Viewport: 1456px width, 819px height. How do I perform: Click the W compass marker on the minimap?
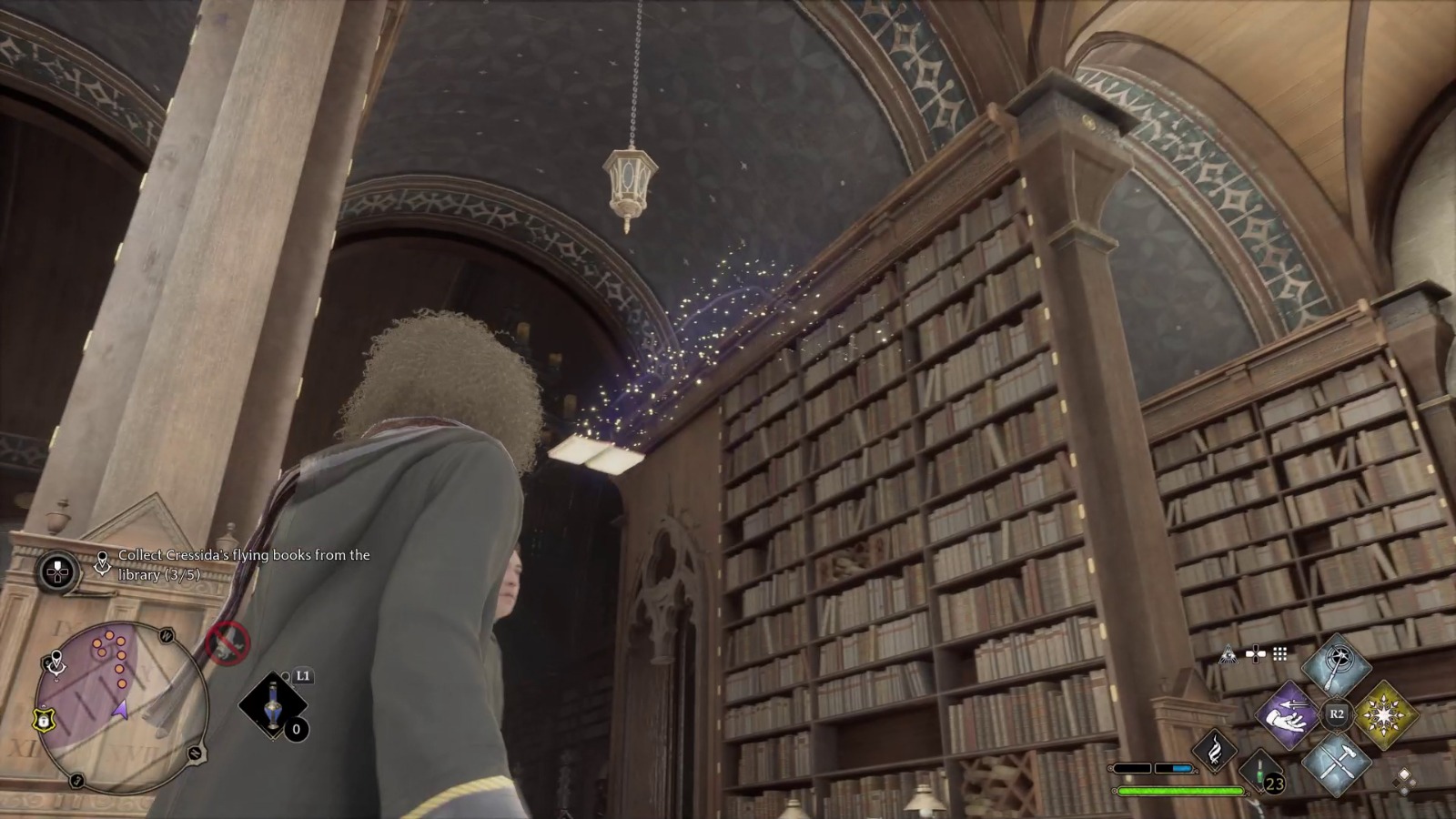pyautogui.click(x=167, y=634)
